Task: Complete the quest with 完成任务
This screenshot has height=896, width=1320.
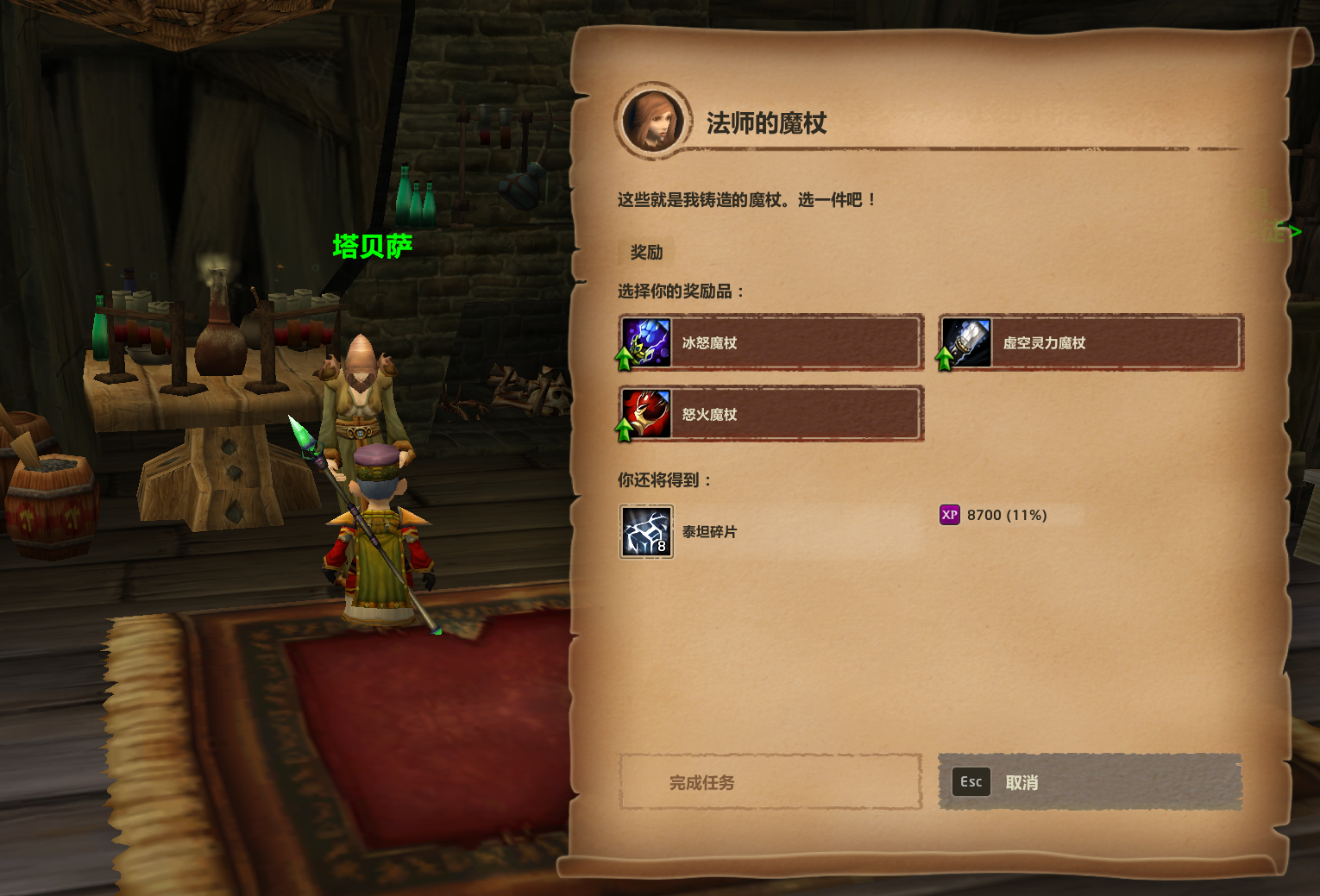Action: pos(770,782)
